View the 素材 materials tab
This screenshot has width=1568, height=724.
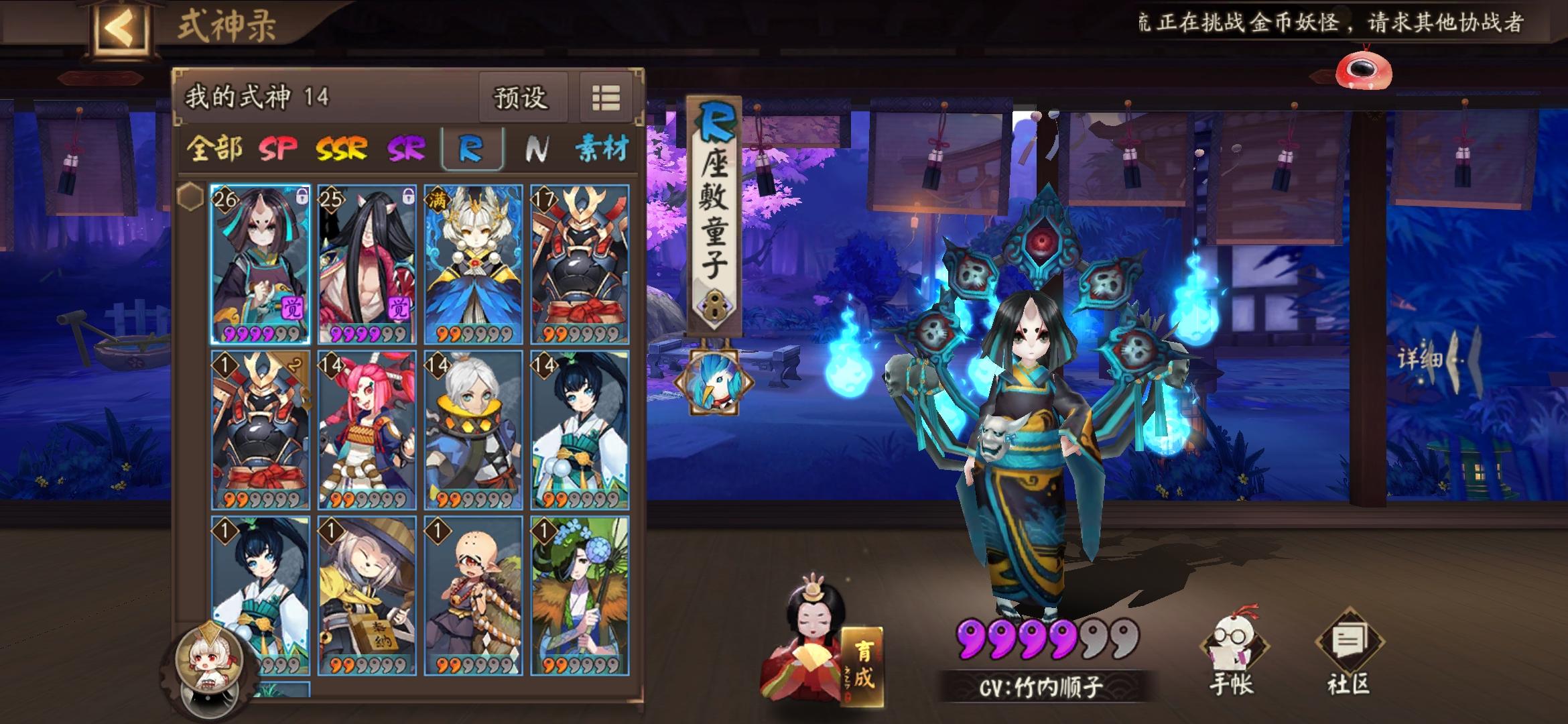(x=598, y=149)
